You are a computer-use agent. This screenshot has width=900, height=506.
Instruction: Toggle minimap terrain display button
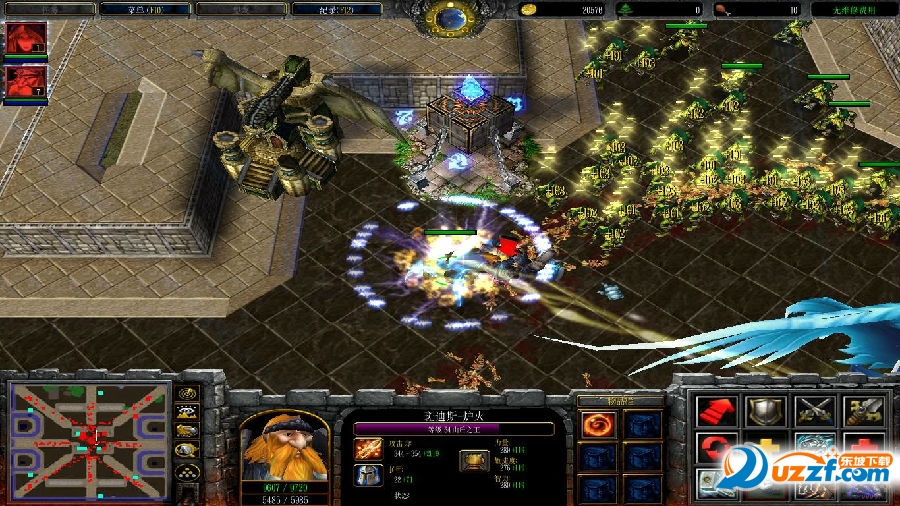(187, 411)
